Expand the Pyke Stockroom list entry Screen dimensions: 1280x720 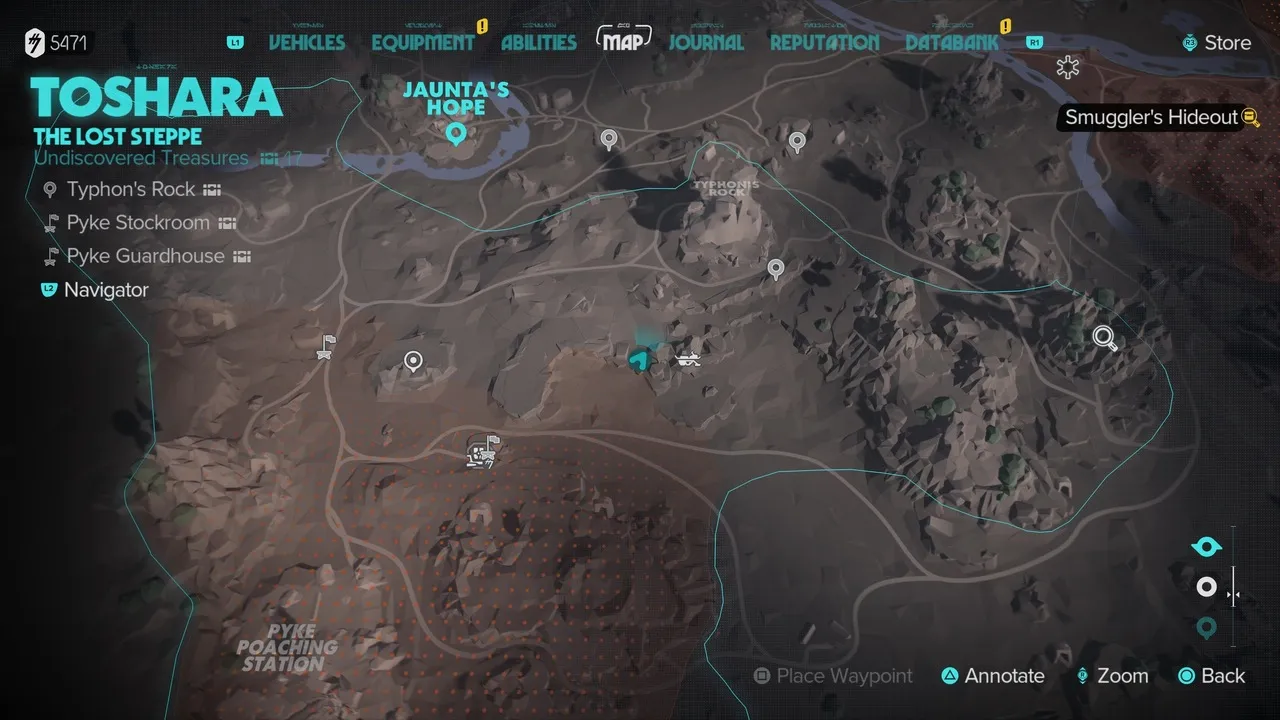tap(137, 223)
